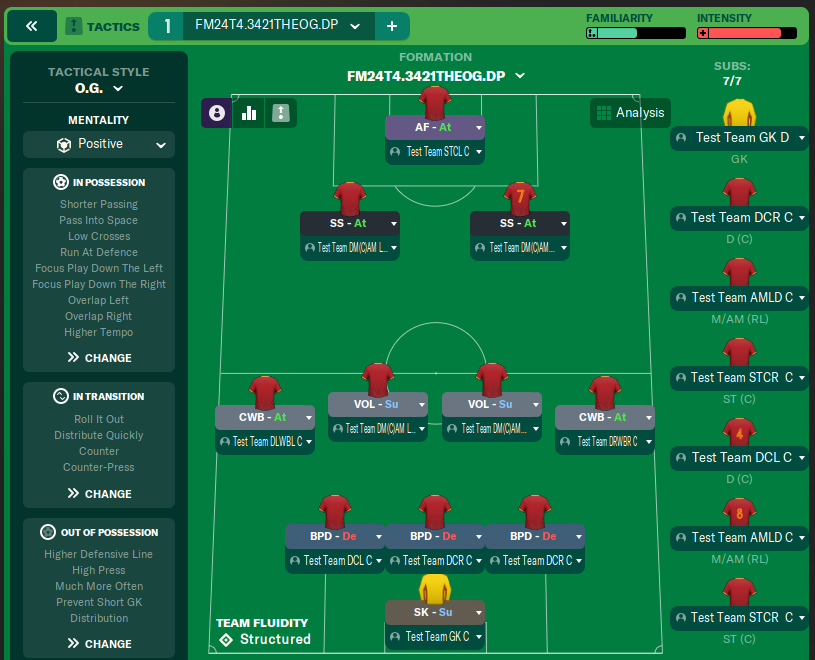Open the Analysis view
The width and height of the screenshot is (815, 660).
(x=629, y=113)
